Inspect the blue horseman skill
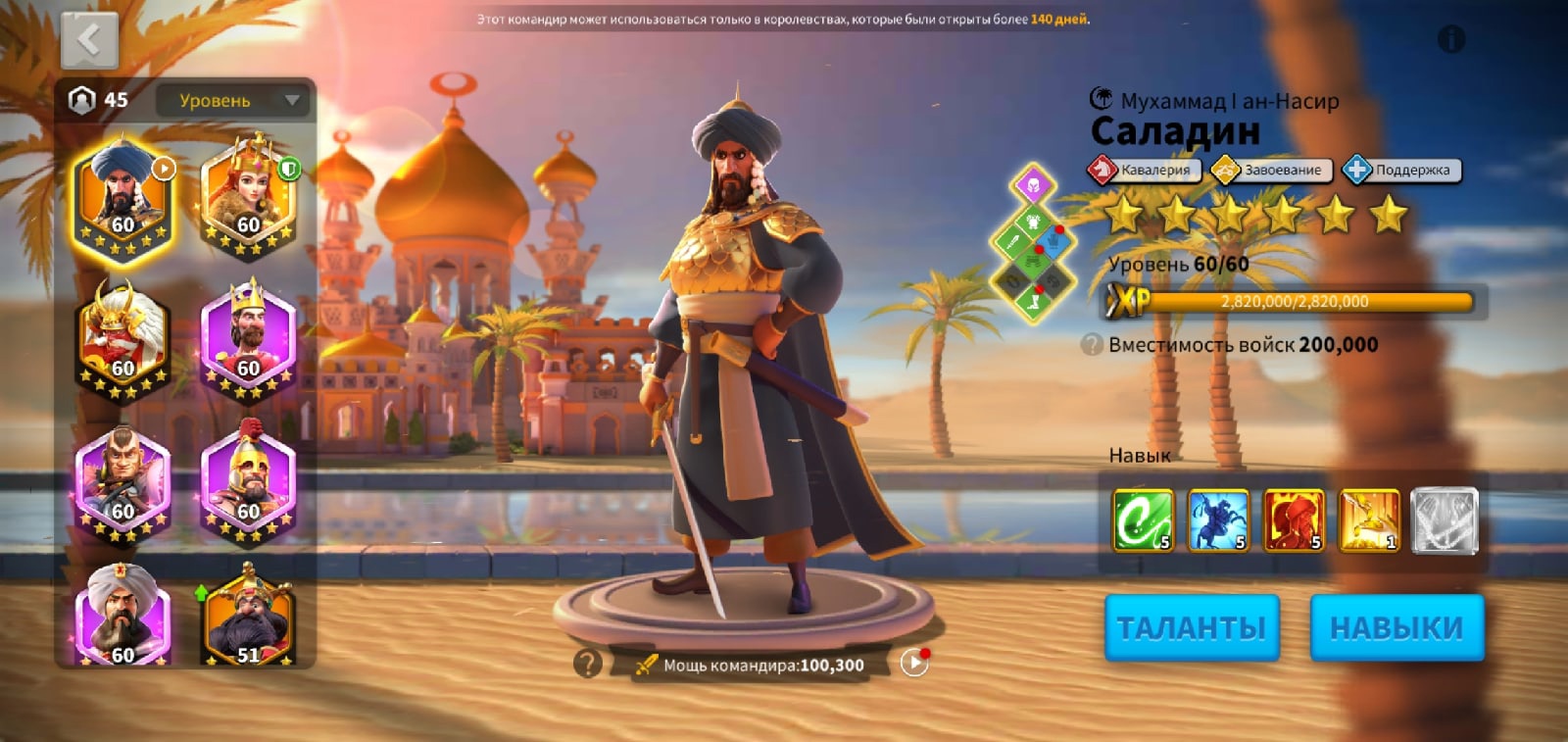Viewport: 1568px width, 742px height. pos(1218,519)
